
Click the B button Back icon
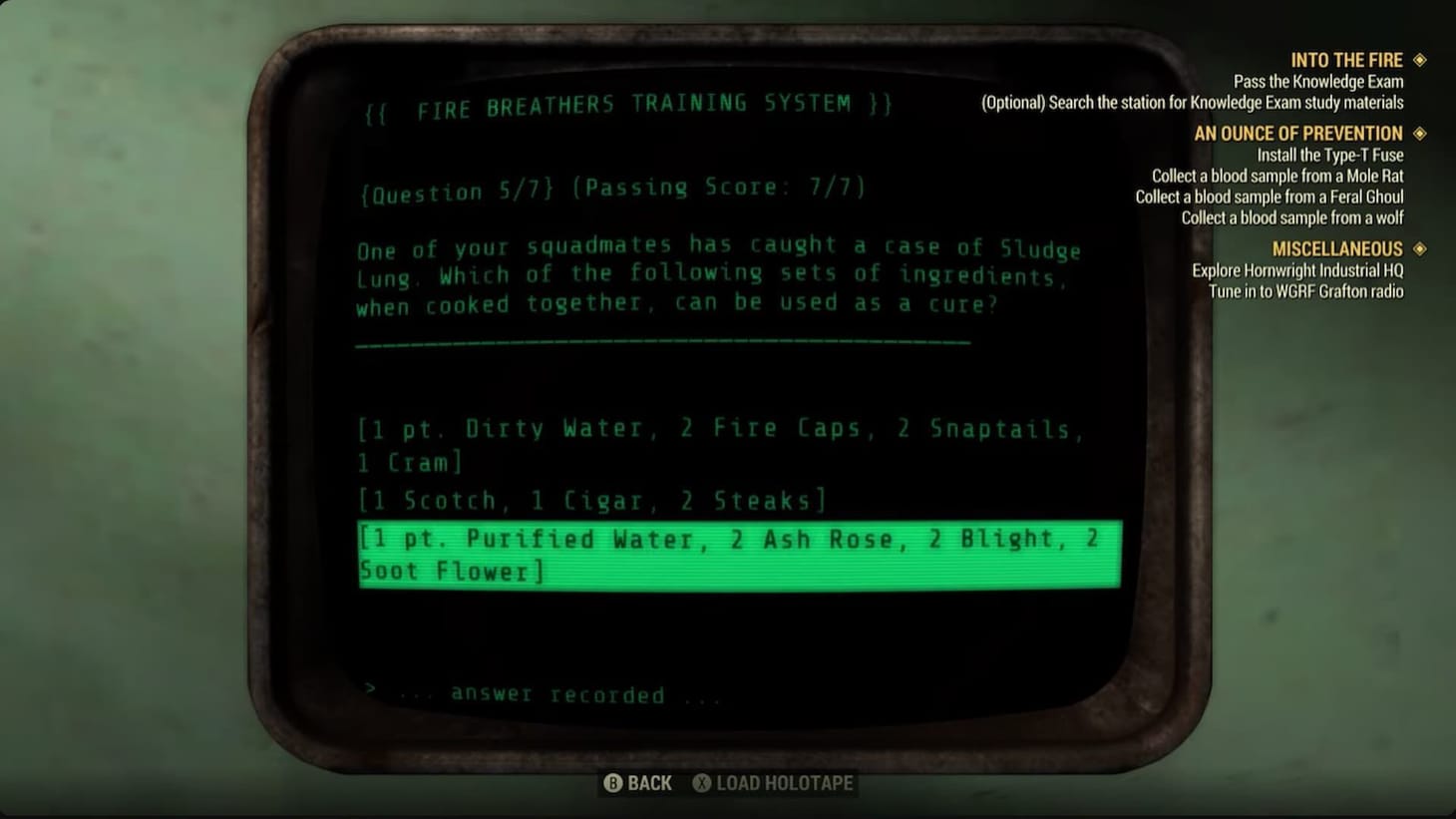pyautogui.click(x=615, y=783)
